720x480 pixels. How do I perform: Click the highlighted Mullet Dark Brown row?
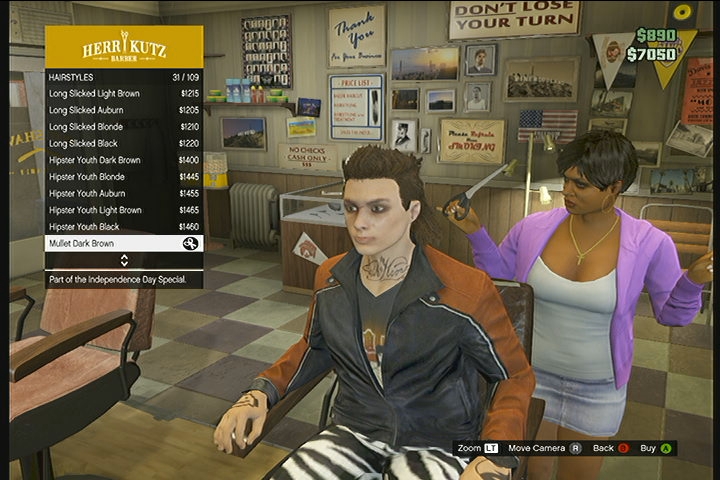(124, 243)
